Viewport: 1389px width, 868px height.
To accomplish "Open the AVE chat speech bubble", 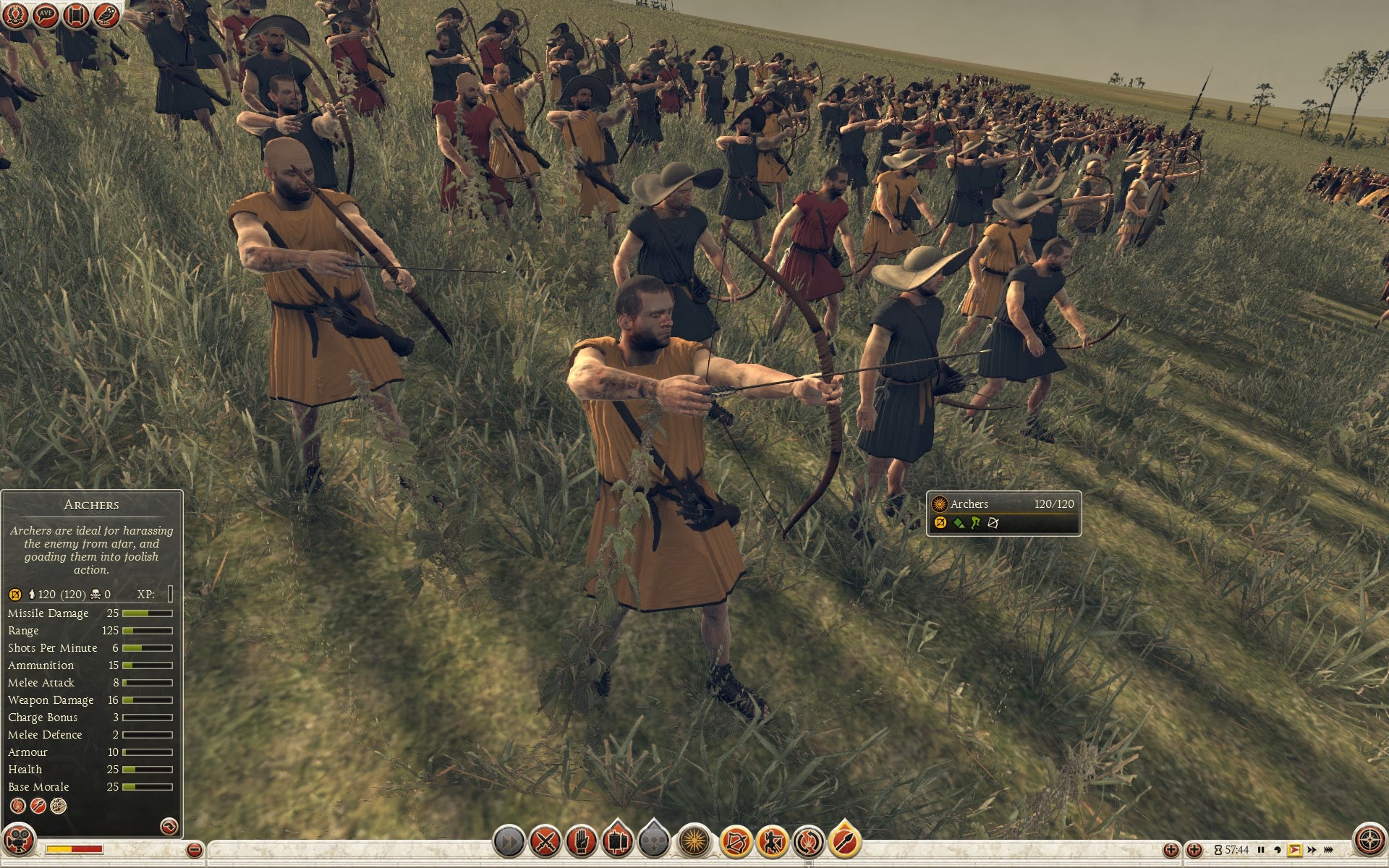I will point(46,15).
